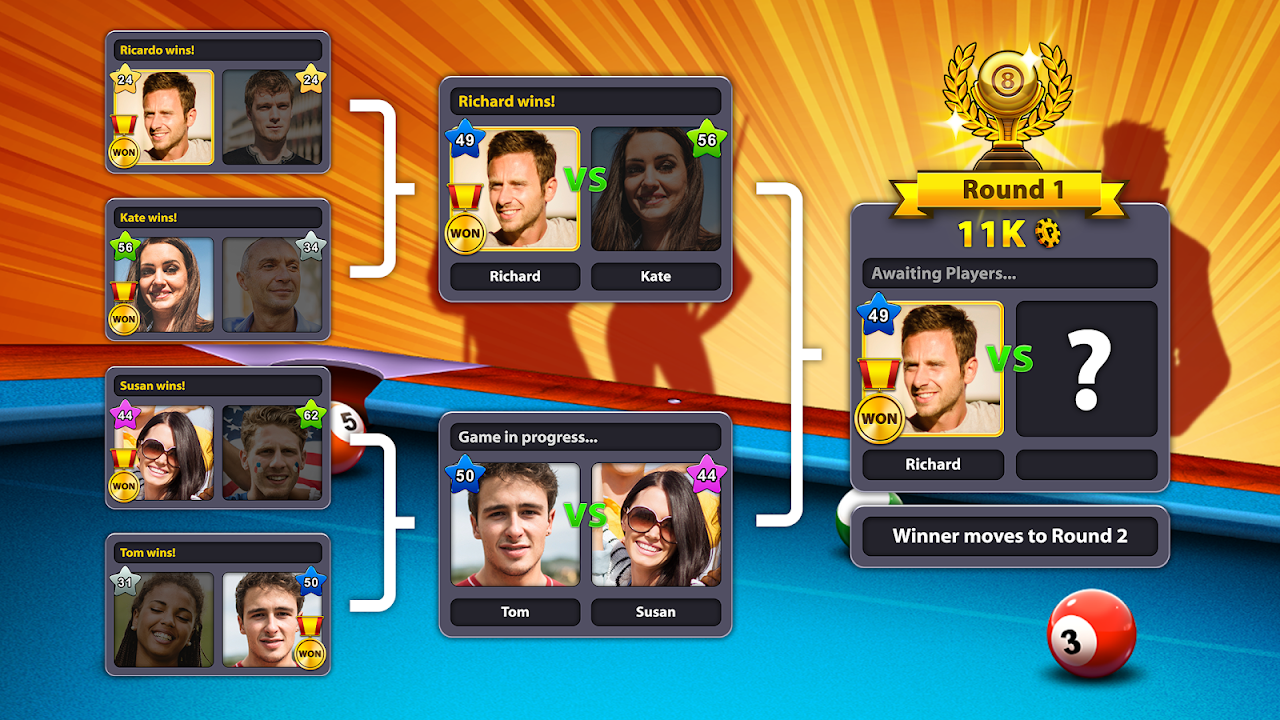Click the red number 3 pool ball
Screen dimensions: 1280x720
coord(1094,631)
